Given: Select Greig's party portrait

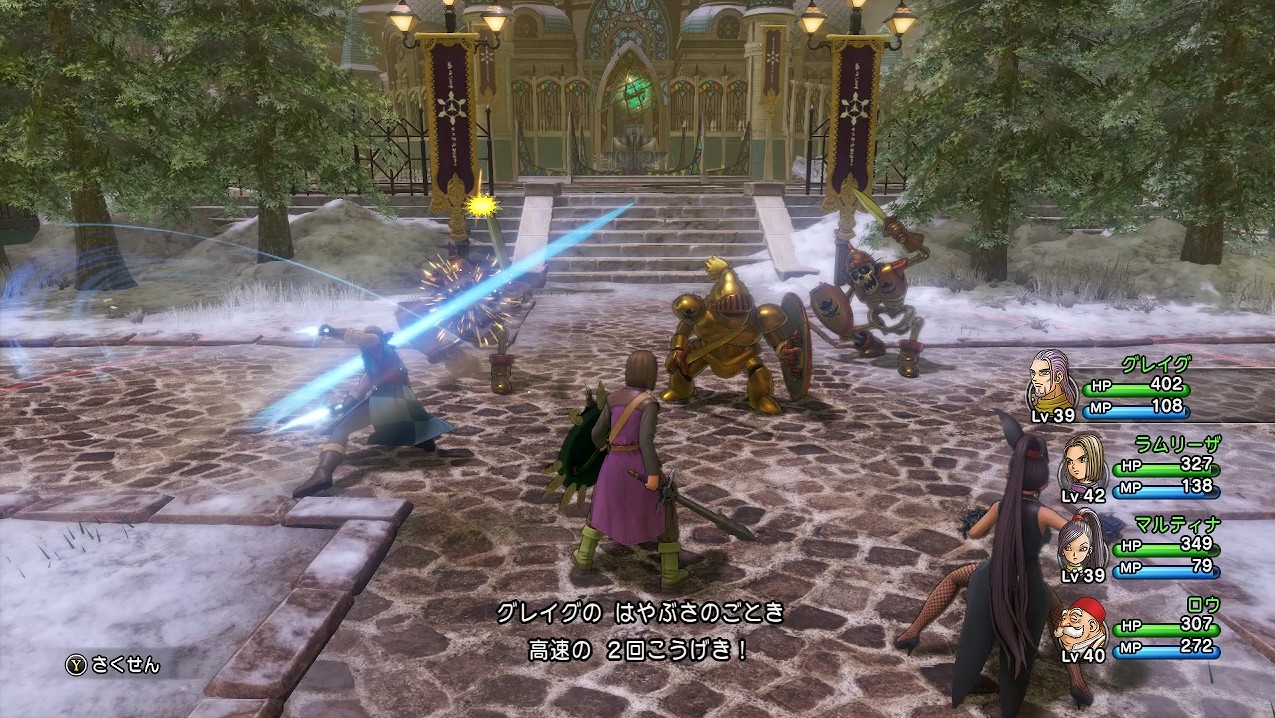Looking at the screenshot, I should pos(1053,380).
